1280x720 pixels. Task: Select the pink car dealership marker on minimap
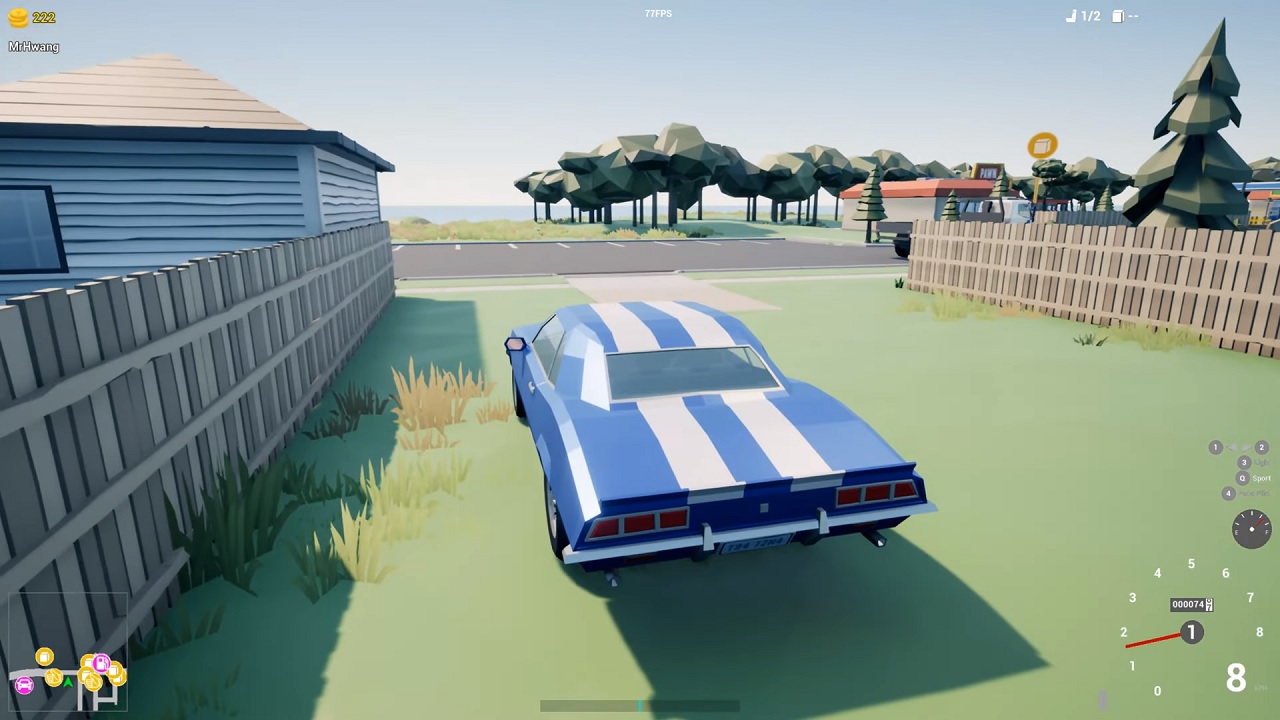pyautogui.click(x=24, y=685)
